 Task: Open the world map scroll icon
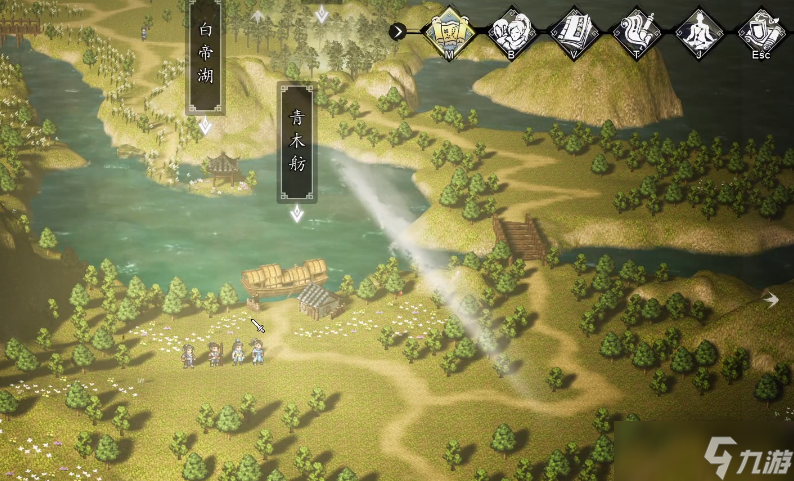(449, 30)
